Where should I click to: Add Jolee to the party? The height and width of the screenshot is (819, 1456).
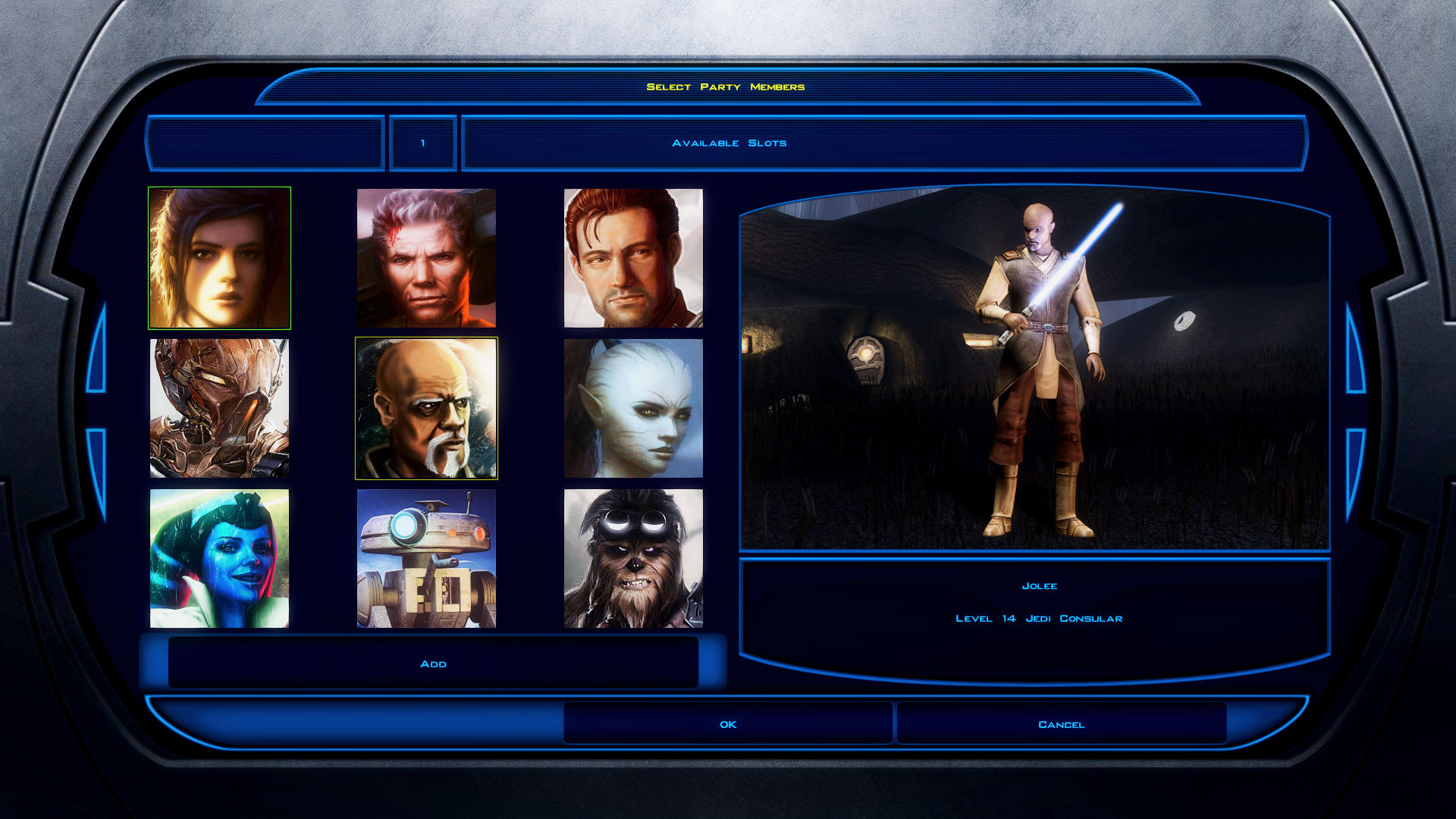[x=433, y=664]
